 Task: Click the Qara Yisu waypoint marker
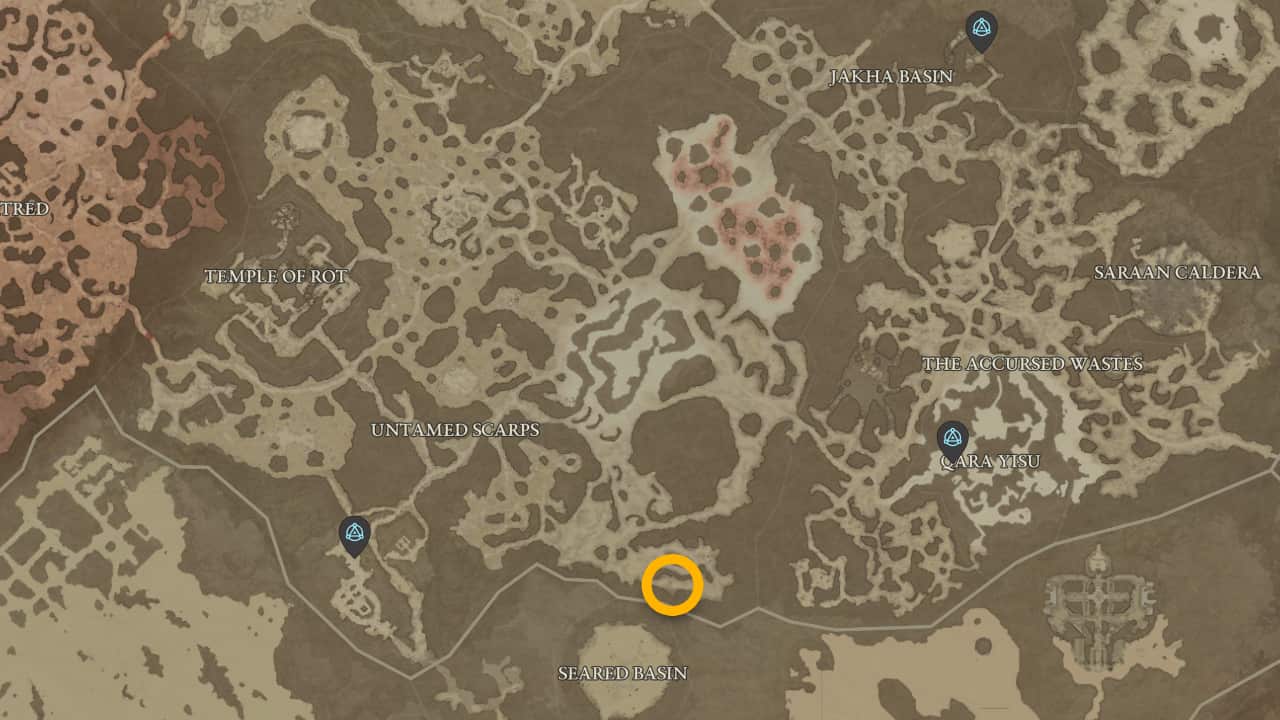pos(952,437)
